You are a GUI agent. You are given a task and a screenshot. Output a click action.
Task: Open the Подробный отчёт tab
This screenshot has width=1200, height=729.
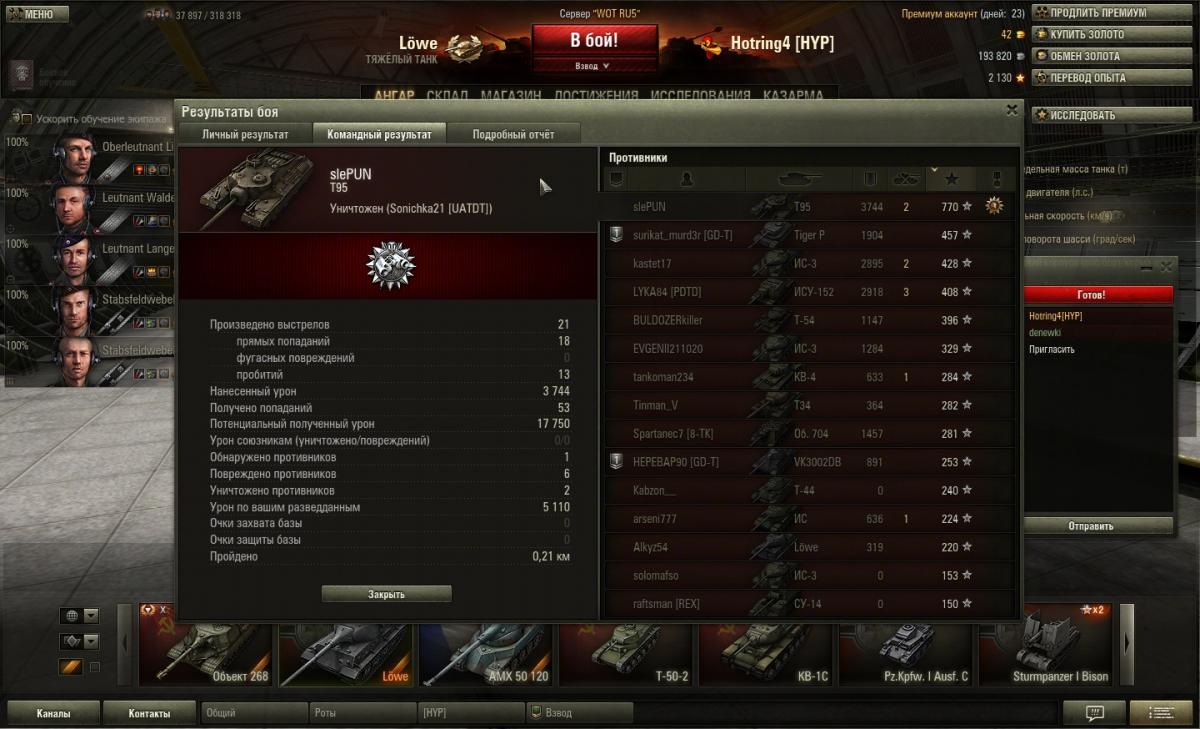[x=513, y=134]
